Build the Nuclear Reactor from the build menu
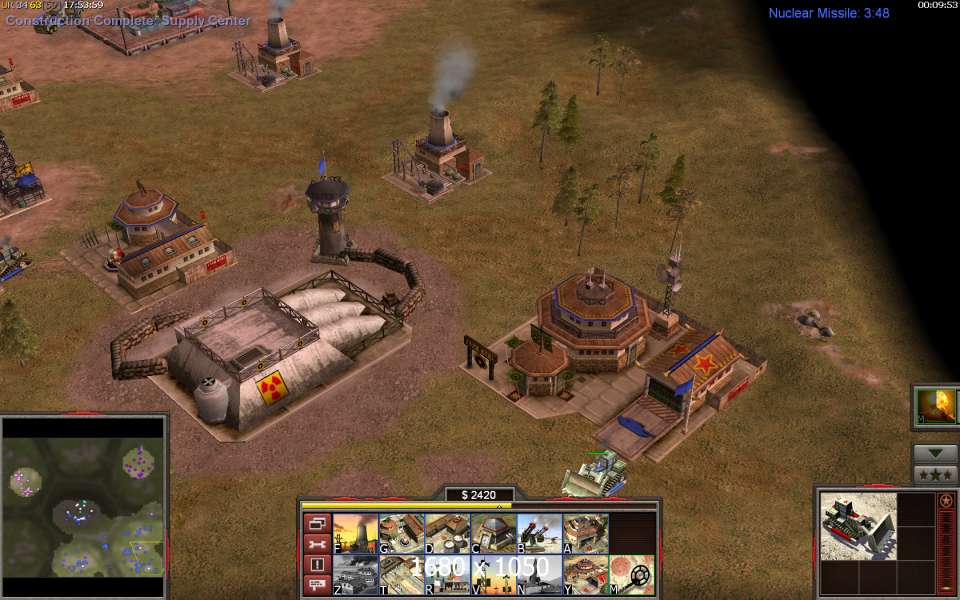This screenshot has width=960, height=600. point(356,534)
